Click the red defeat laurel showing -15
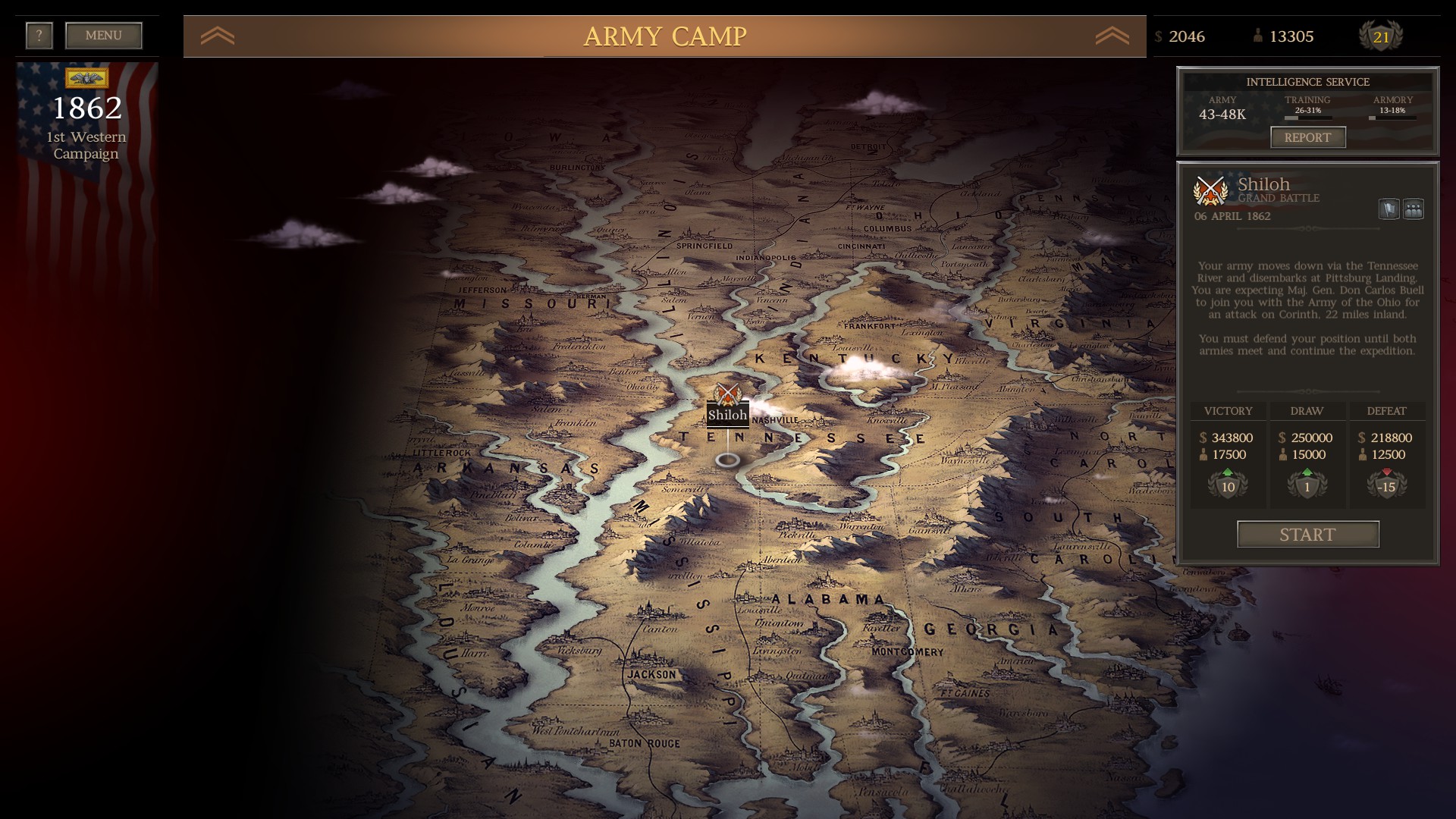This screenshot has width=1456, height=819. pyautogui.click(x=1386, y=484)
